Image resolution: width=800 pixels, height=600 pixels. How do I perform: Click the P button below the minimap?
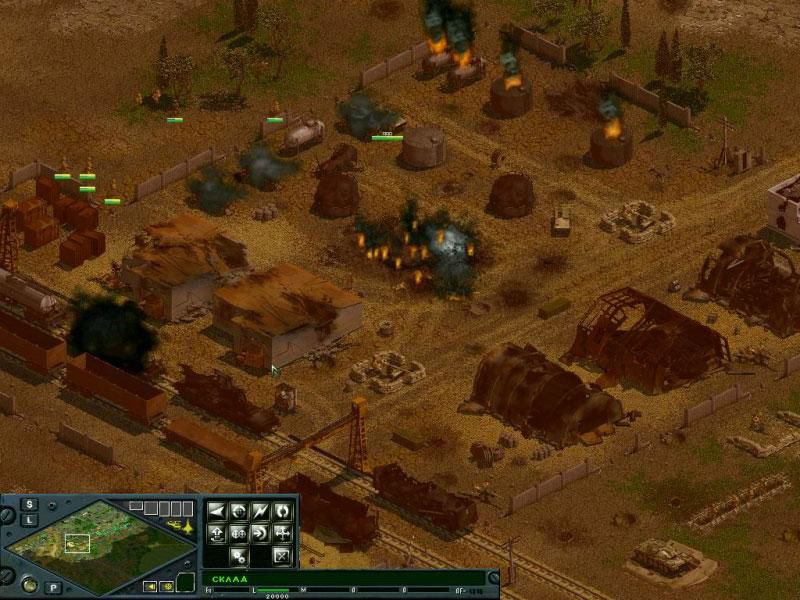[x=53, y=587]
